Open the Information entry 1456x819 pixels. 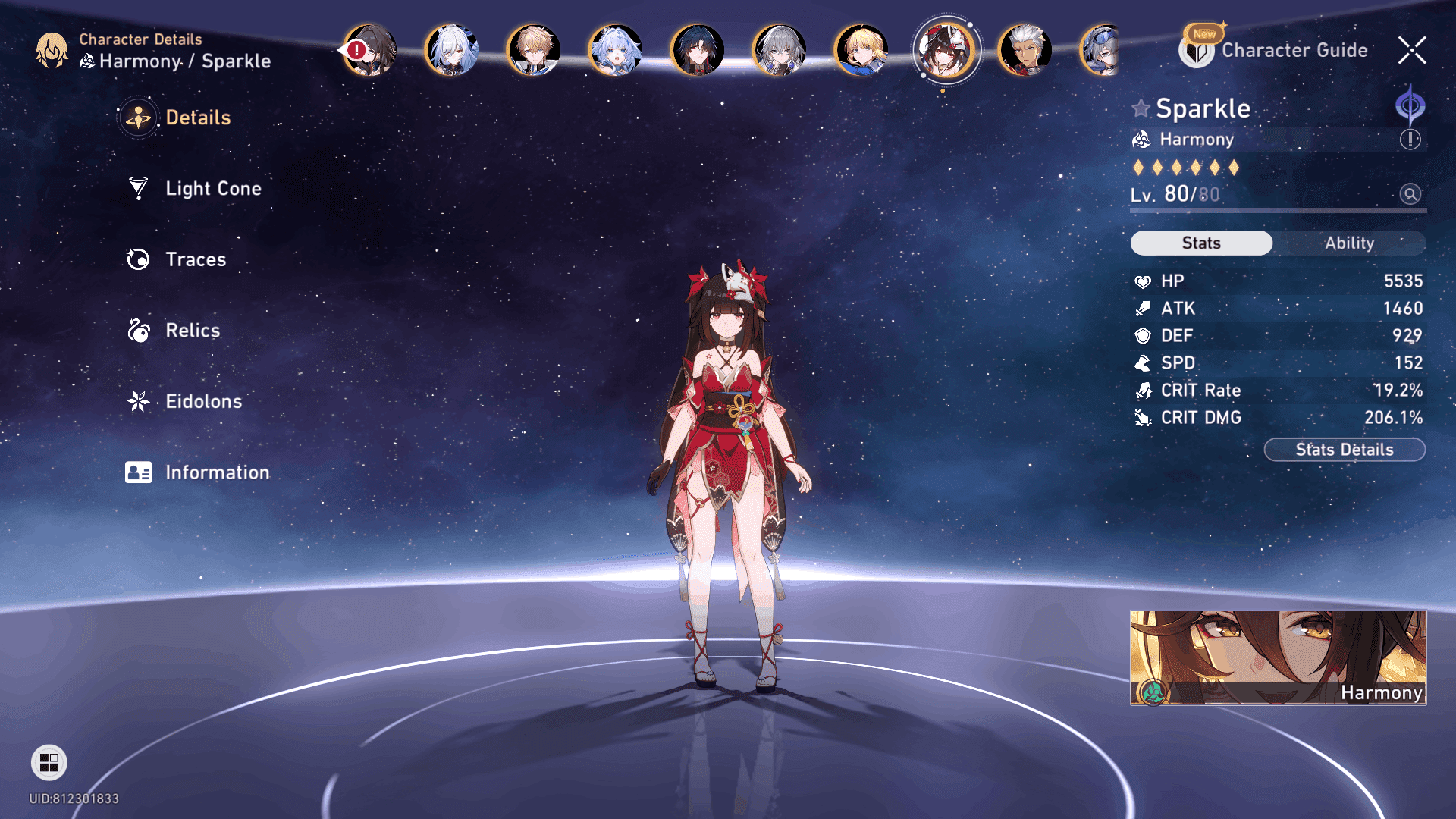point(216,472)
